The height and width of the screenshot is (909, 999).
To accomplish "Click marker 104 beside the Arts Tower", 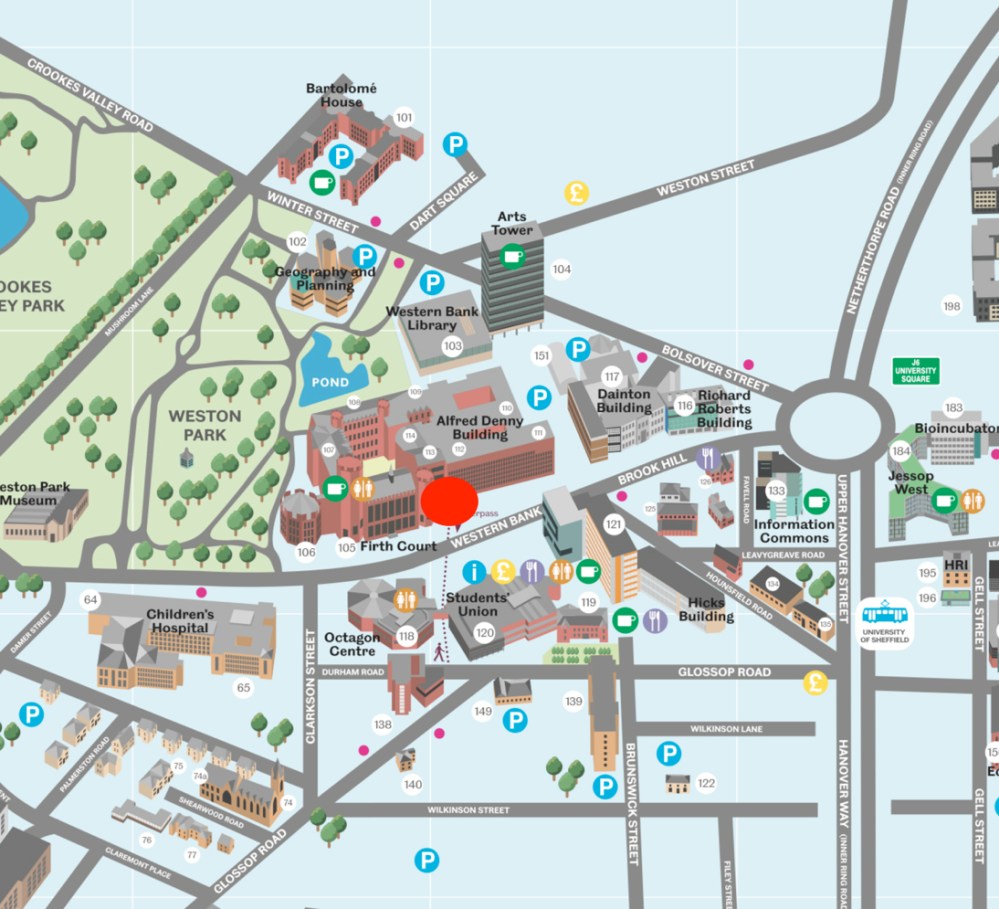I will pyautogui.click(x=562, y=269).
